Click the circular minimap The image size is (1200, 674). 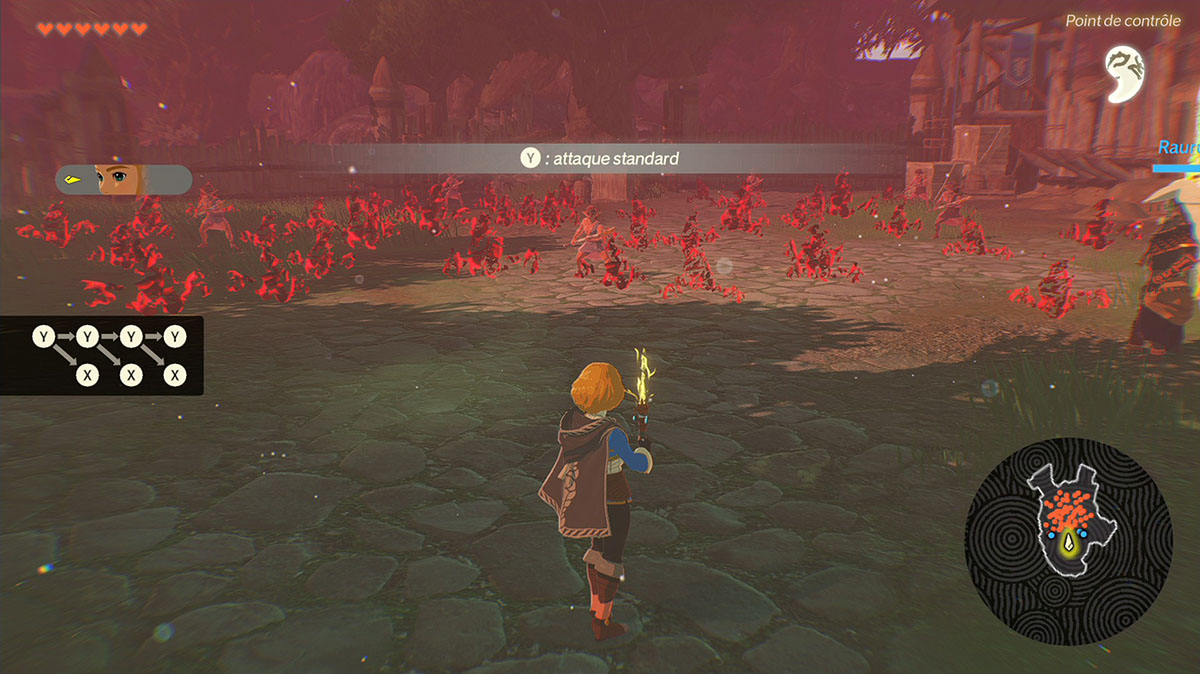1068,541
